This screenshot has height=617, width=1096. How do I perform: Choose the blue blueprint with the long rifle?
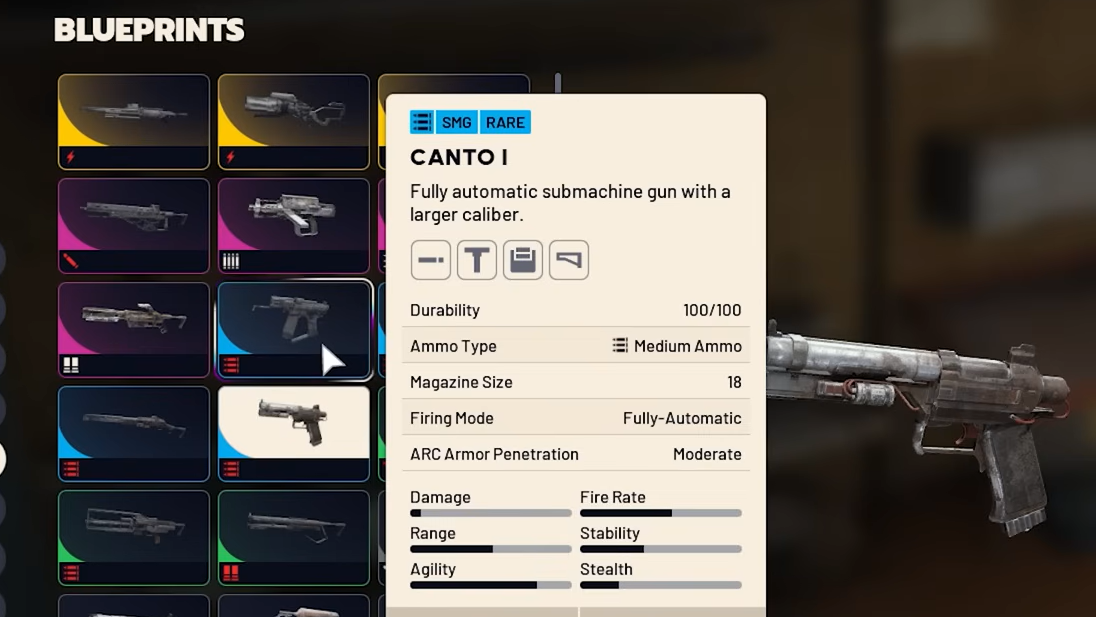(133, 433)
